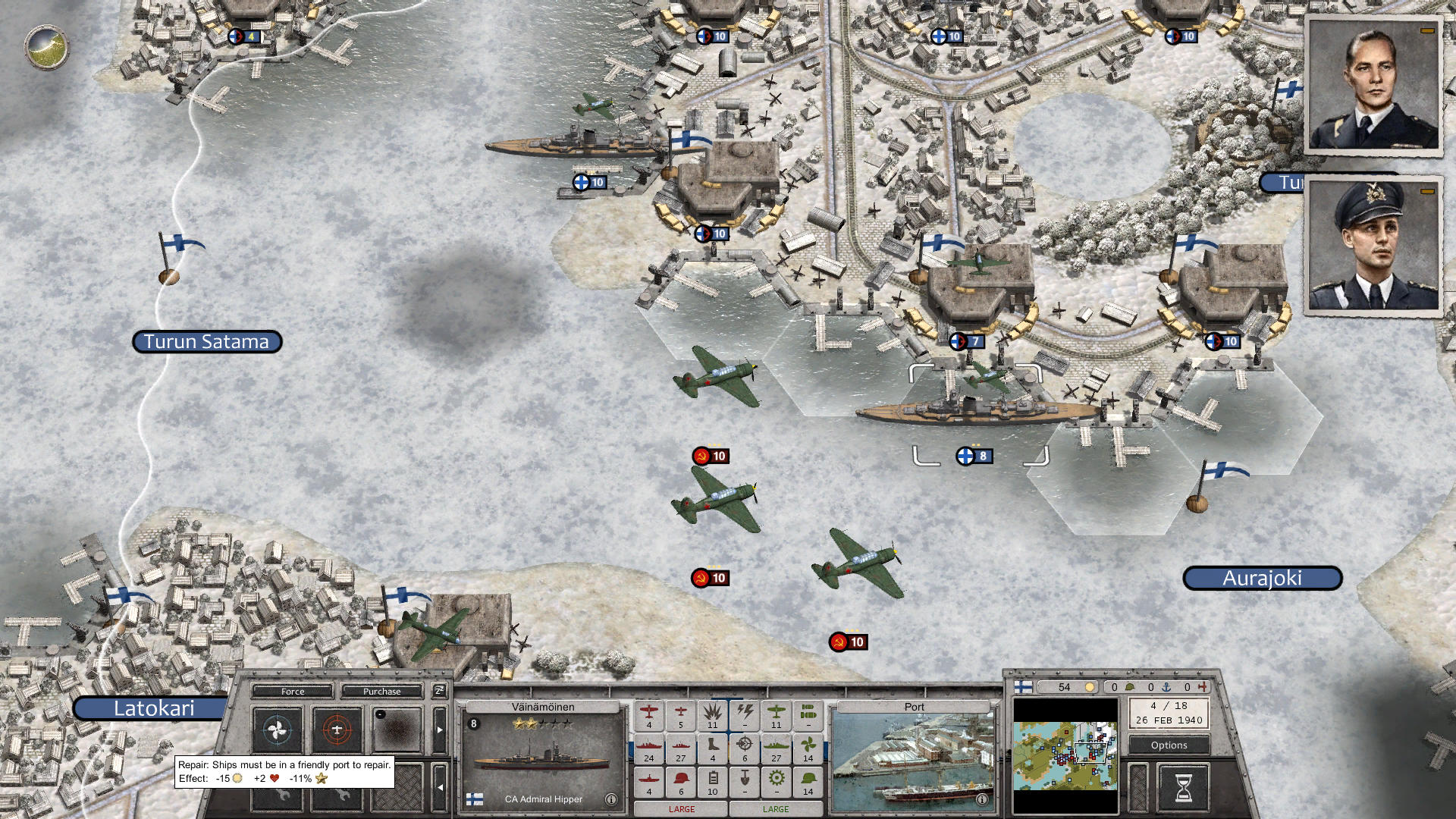The image size is (1456, 819).
Task: Click the boot land movement stat icon
Action: [x=713, y=748]
